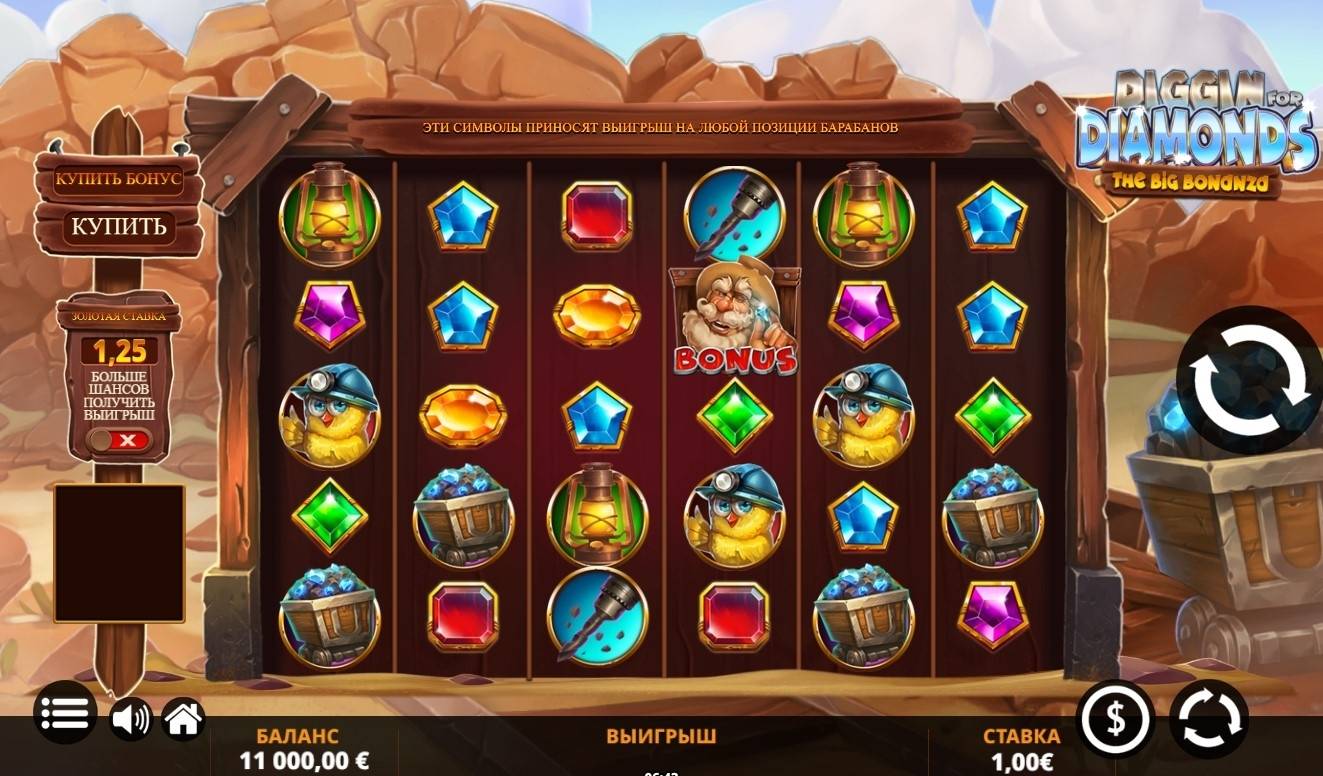
Task: Toggle the Золотая Ставка golden bet switch
Action: 118,440
